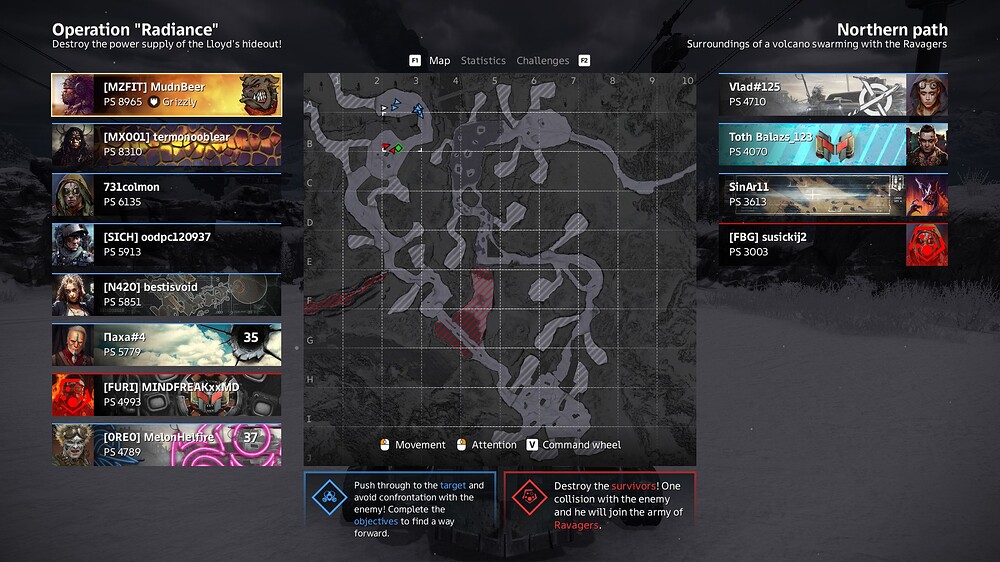Click the susickij2 player row

tap(833, 245)
